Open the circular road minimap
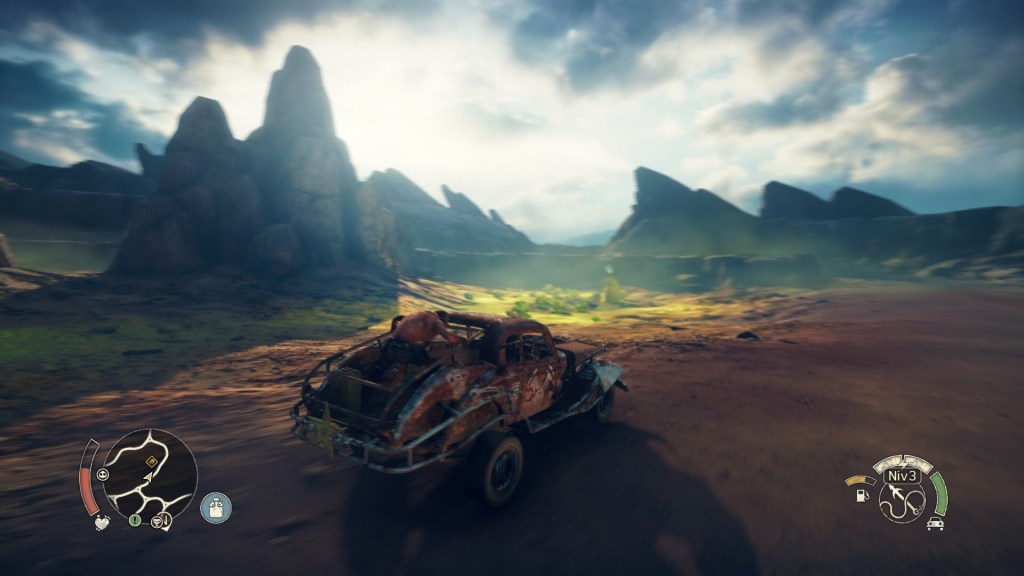The height and width of the screenshot is (576, 1024). click(x=150, y=476)
